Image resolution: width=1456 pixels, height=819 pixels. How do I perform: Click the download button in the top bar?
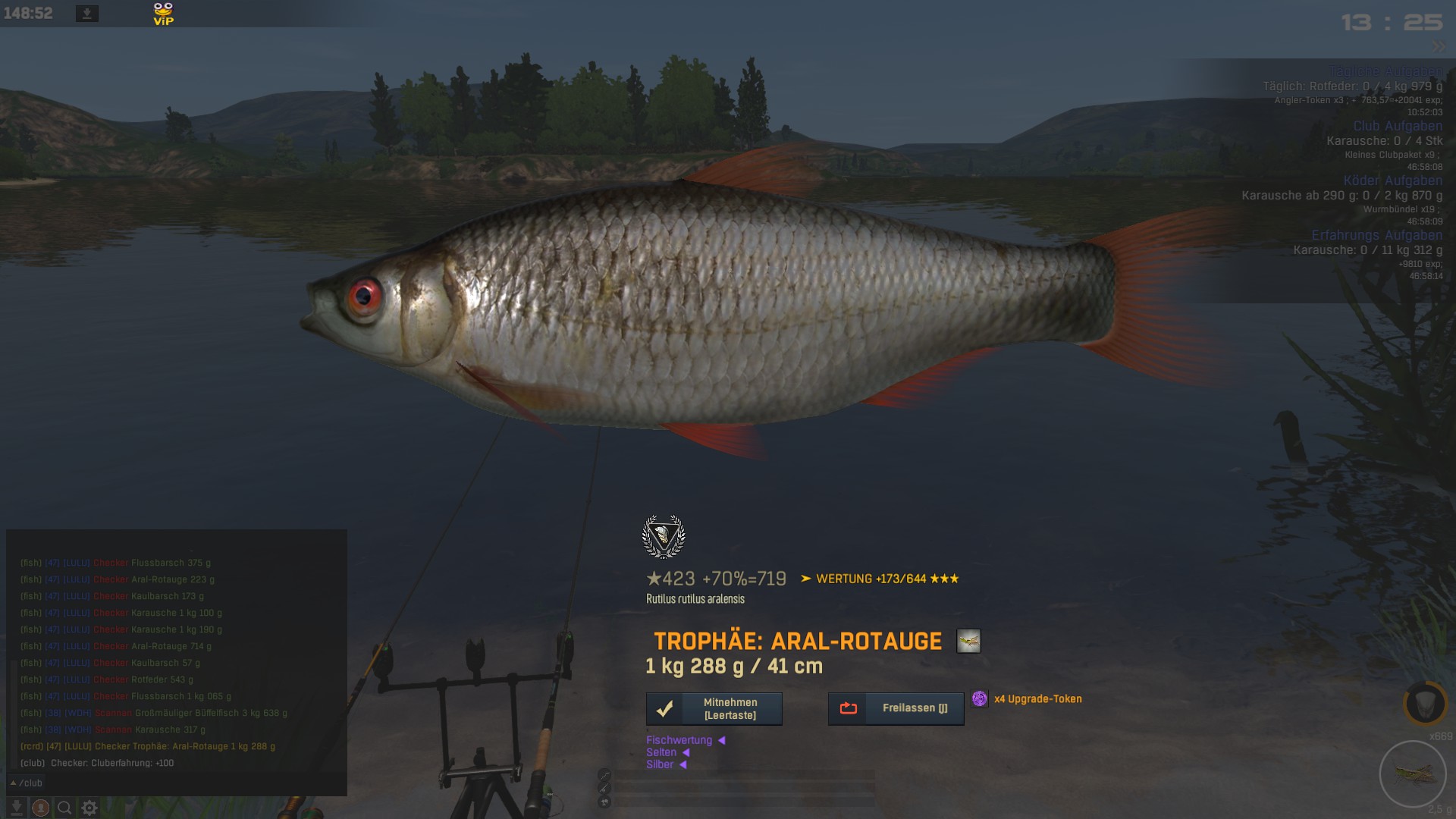pyautogui.click(x=87, y=14)
